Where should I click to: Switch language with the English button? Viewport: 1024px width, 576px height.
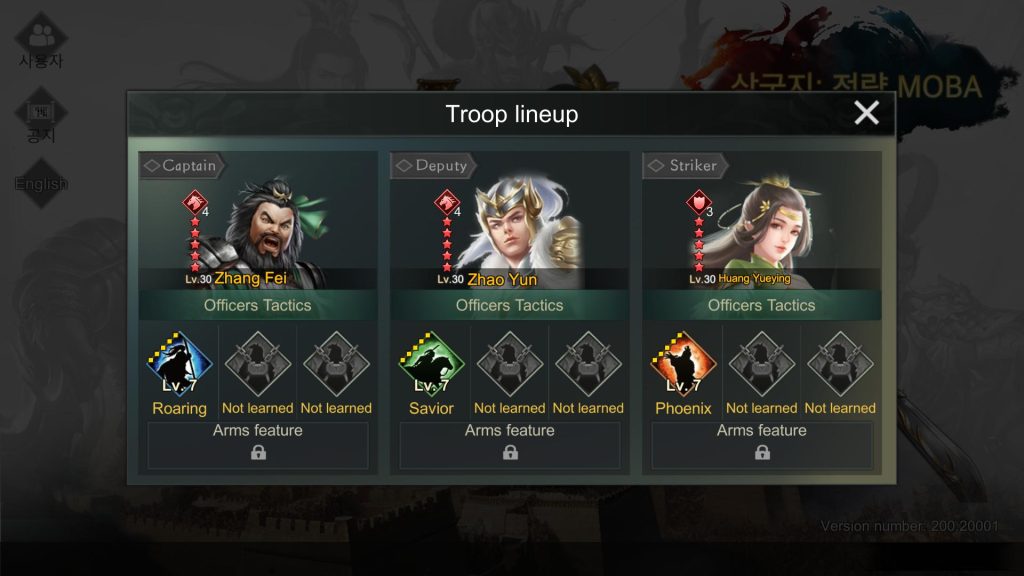click(x=41, y=184)
